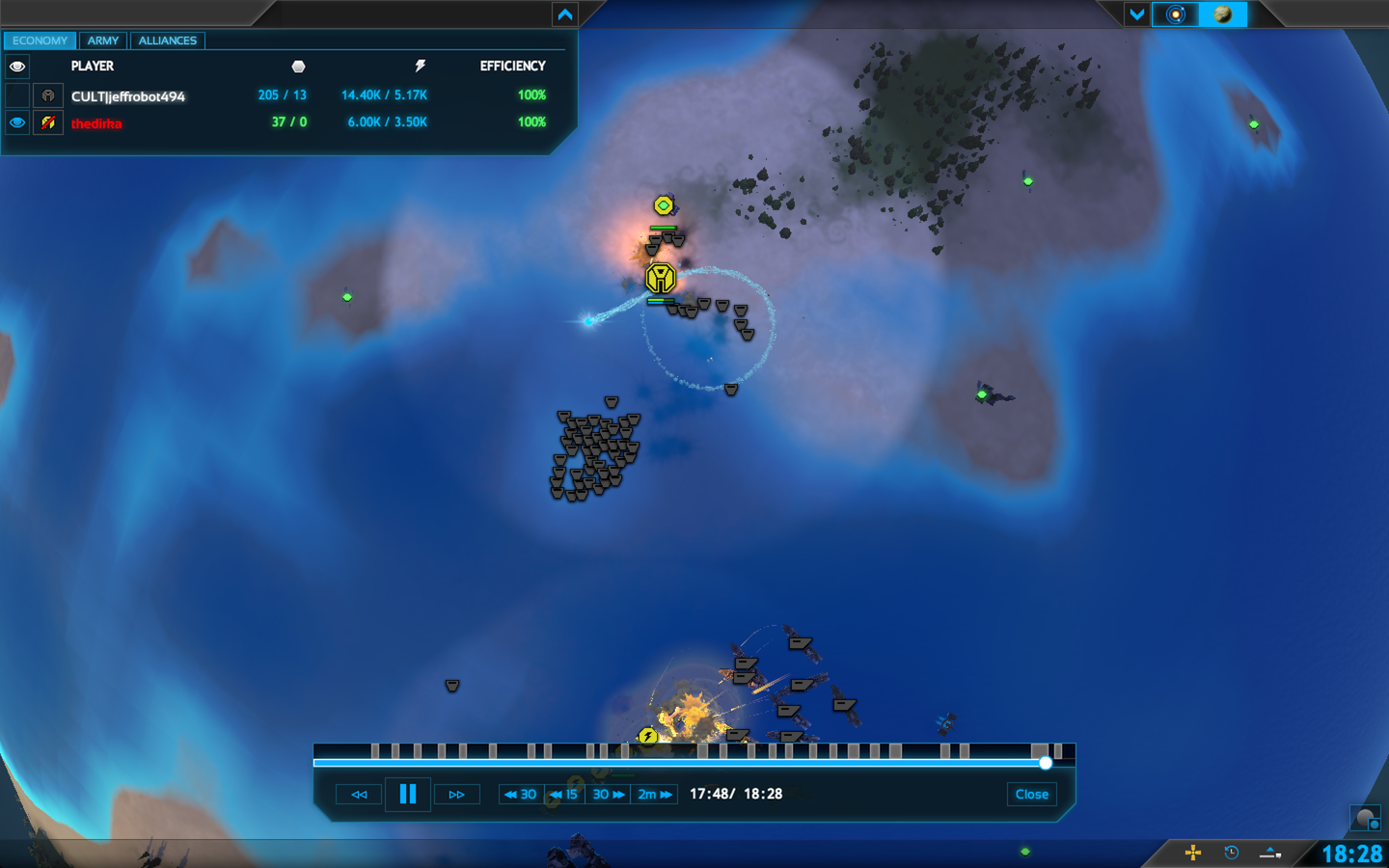The width and height of the screenshot is (1389, 868).
Task: Expand the planet list dropdown arrow
Action: point(1136,14)
